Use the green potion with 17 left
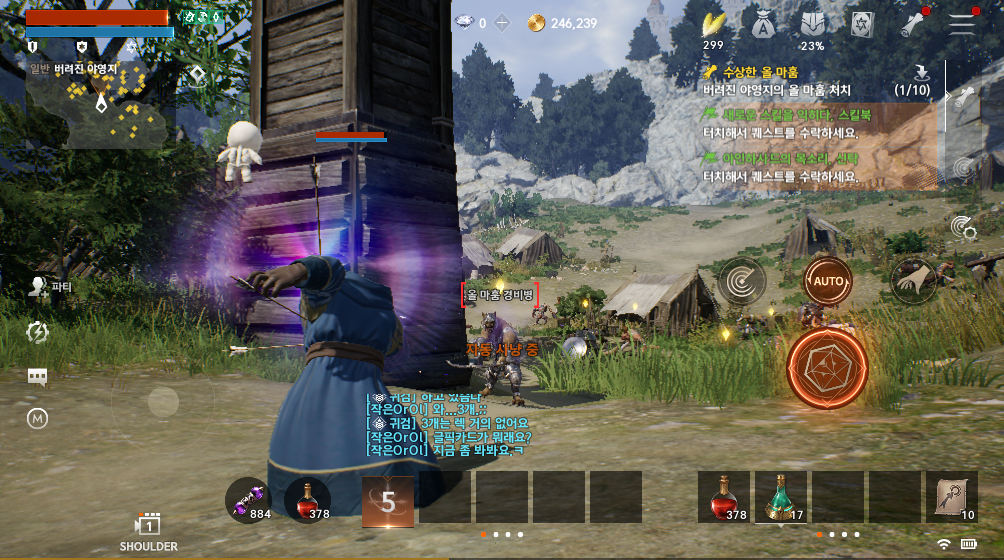The width and height of the screenshot is (1004, 560). [782, 498]
